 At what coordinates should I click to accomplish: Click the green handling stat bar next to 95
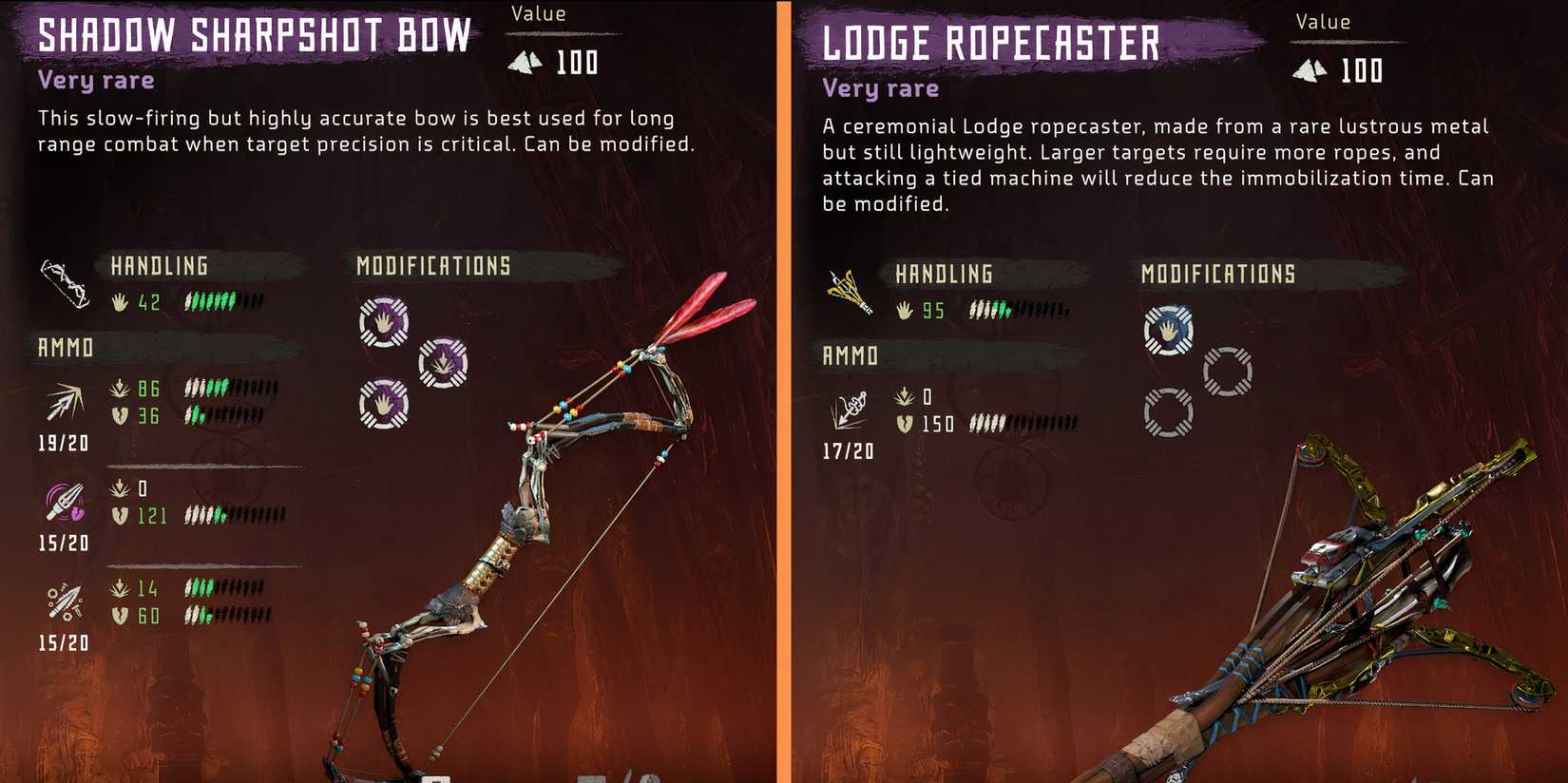pyautogui.click(x=998, y=310)
